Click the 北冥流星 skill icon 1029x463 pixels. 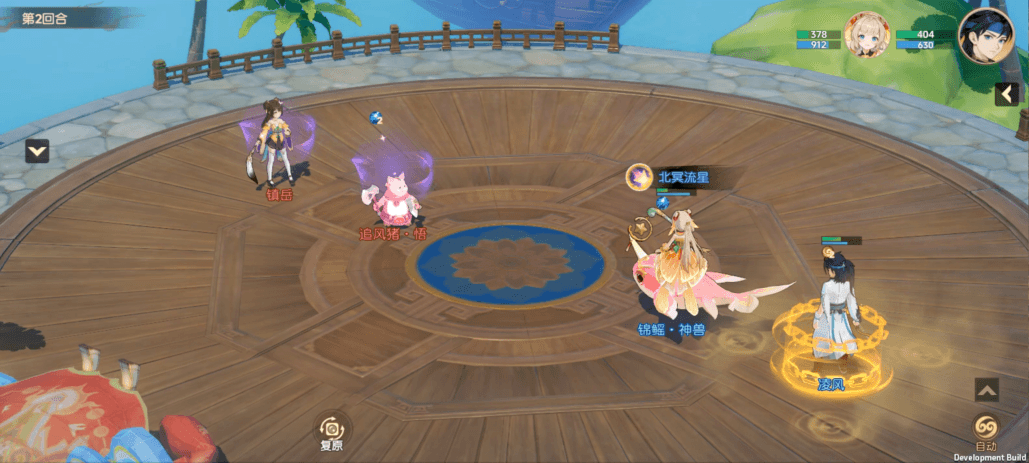pos(638,177)
